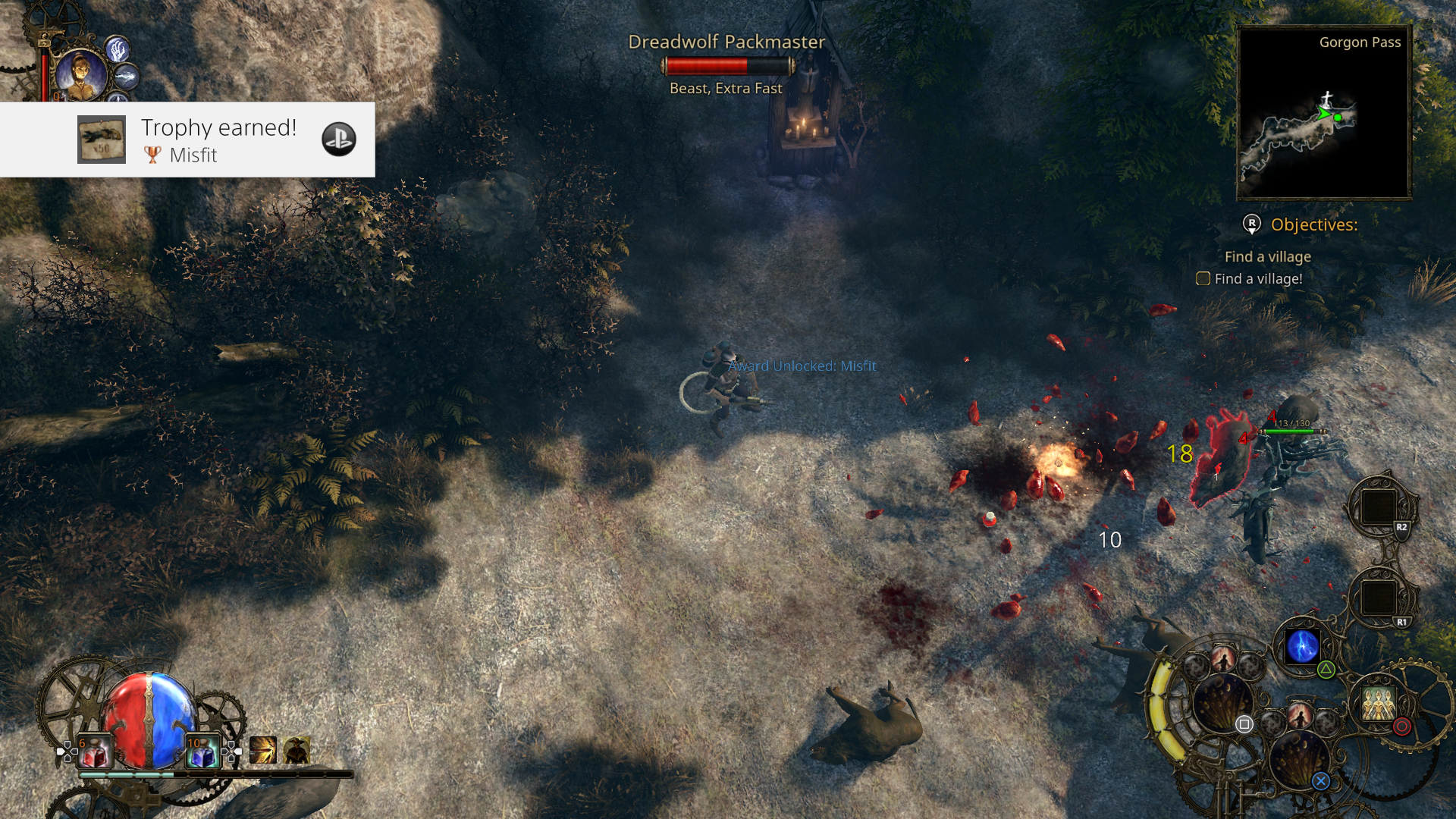Viewport: 1456px width, 819px height.
Task: Select the health potion icon
Action: pyautogui.click(x=95, y=751)
